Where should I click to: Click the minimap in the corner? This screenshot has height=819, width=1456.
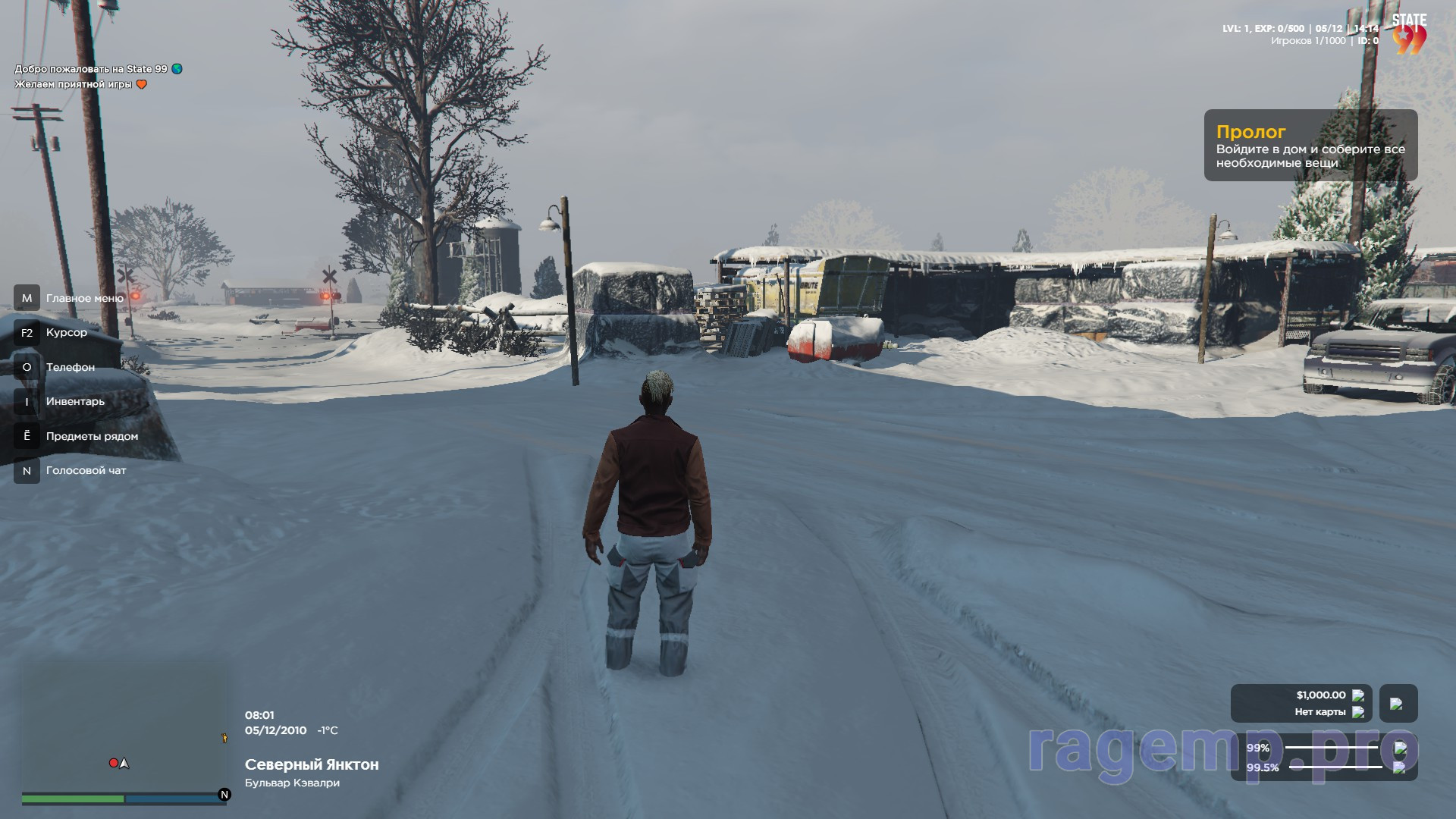point(124,728)
